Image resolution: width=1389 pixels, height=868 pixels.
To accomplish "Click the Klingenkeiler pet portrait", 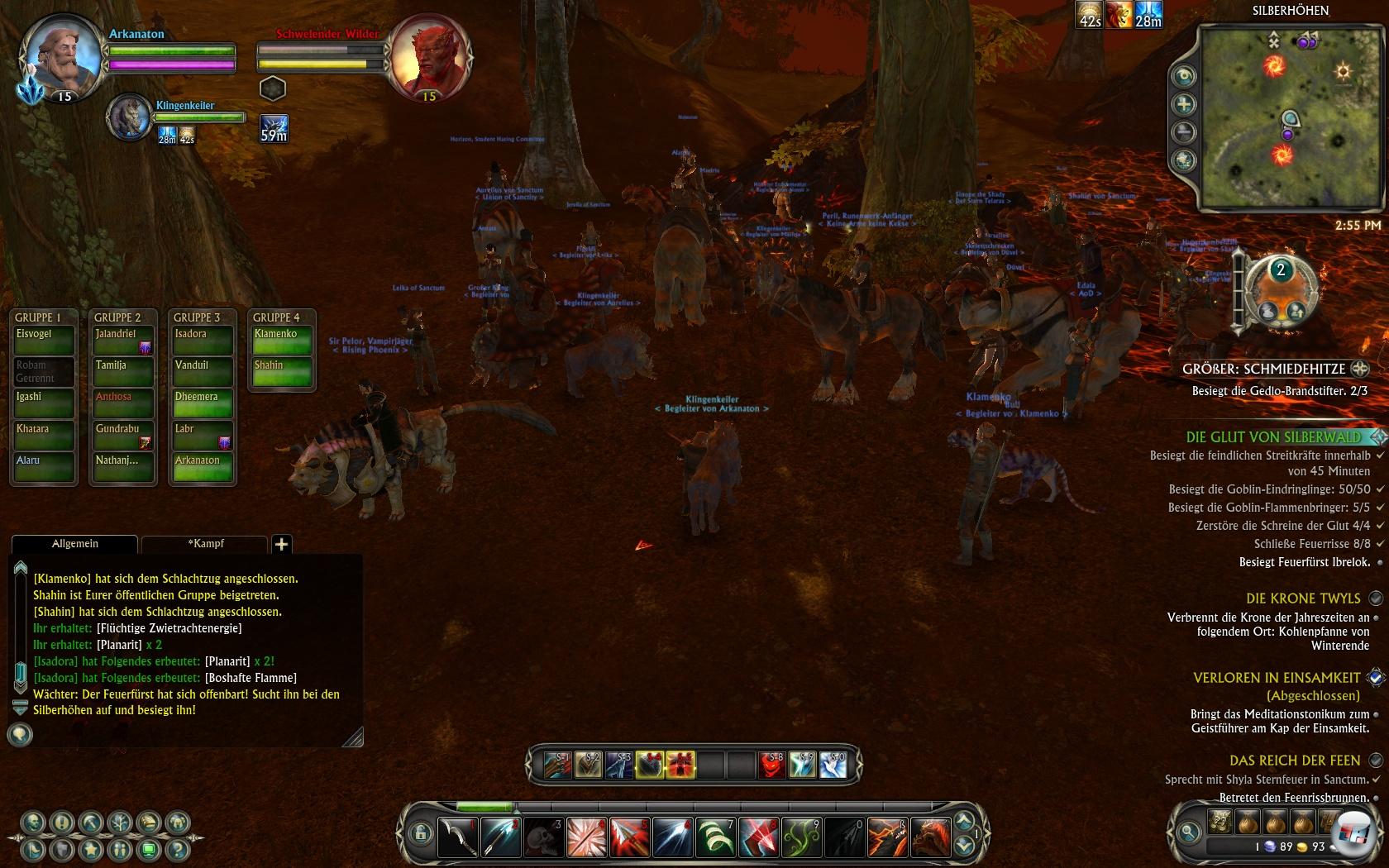I will [129, 118].
